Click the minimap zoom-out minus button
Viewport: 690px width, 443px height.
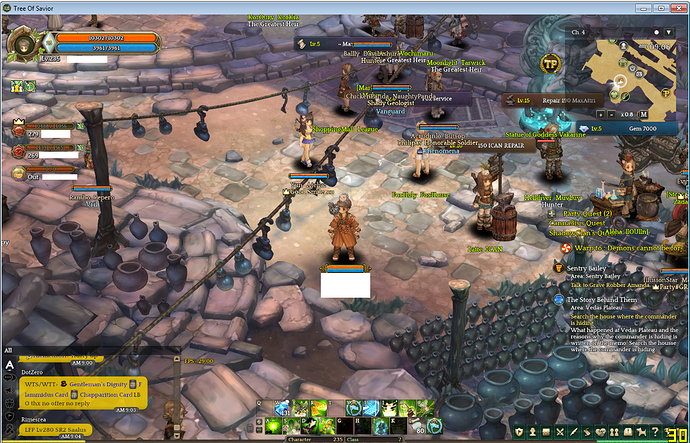610,113
